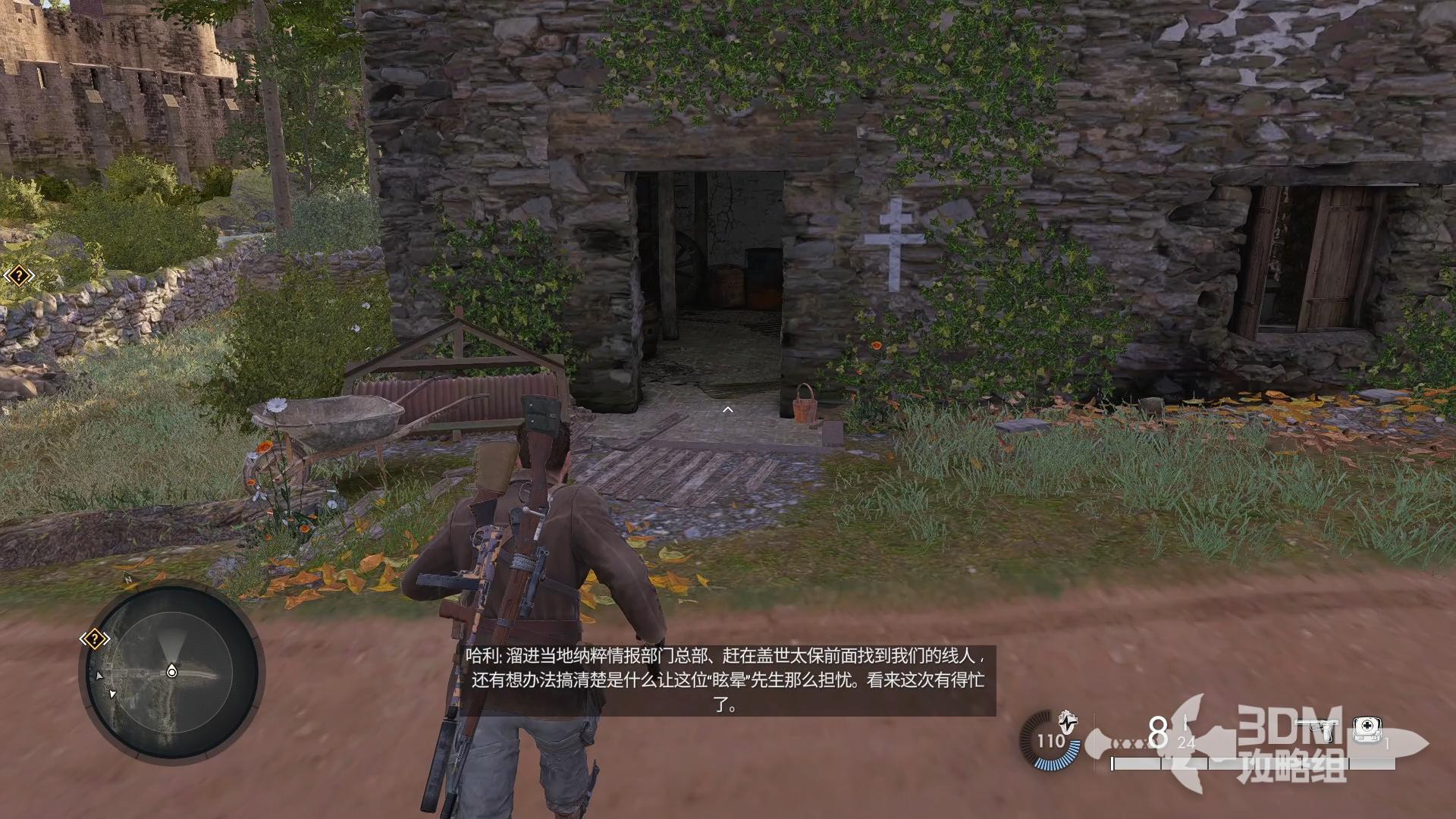
Task: Open the circular minimap
Action: click(171, 673)
